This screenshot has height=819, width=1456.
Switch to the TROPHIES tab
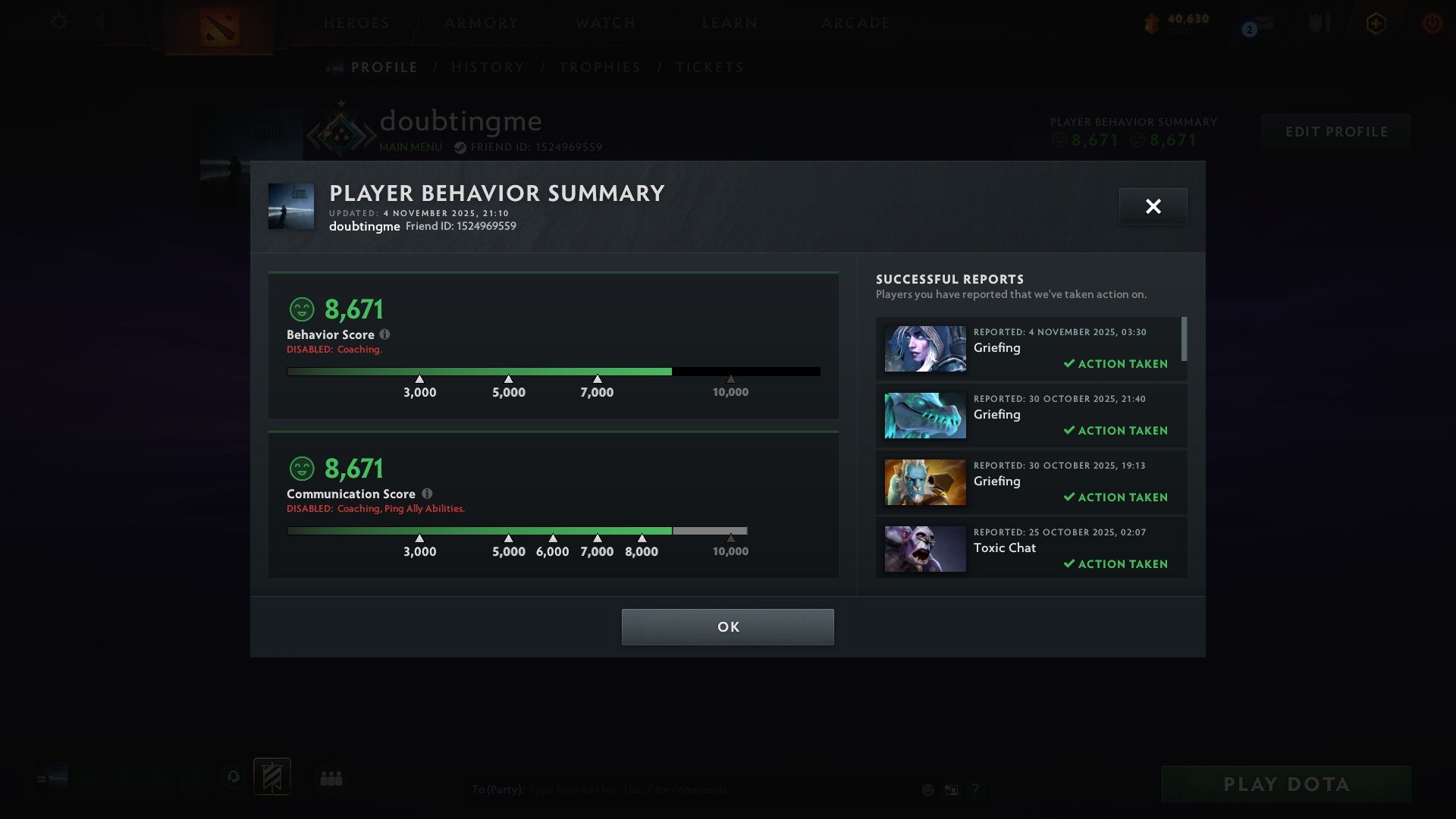[x=600, y=67]
